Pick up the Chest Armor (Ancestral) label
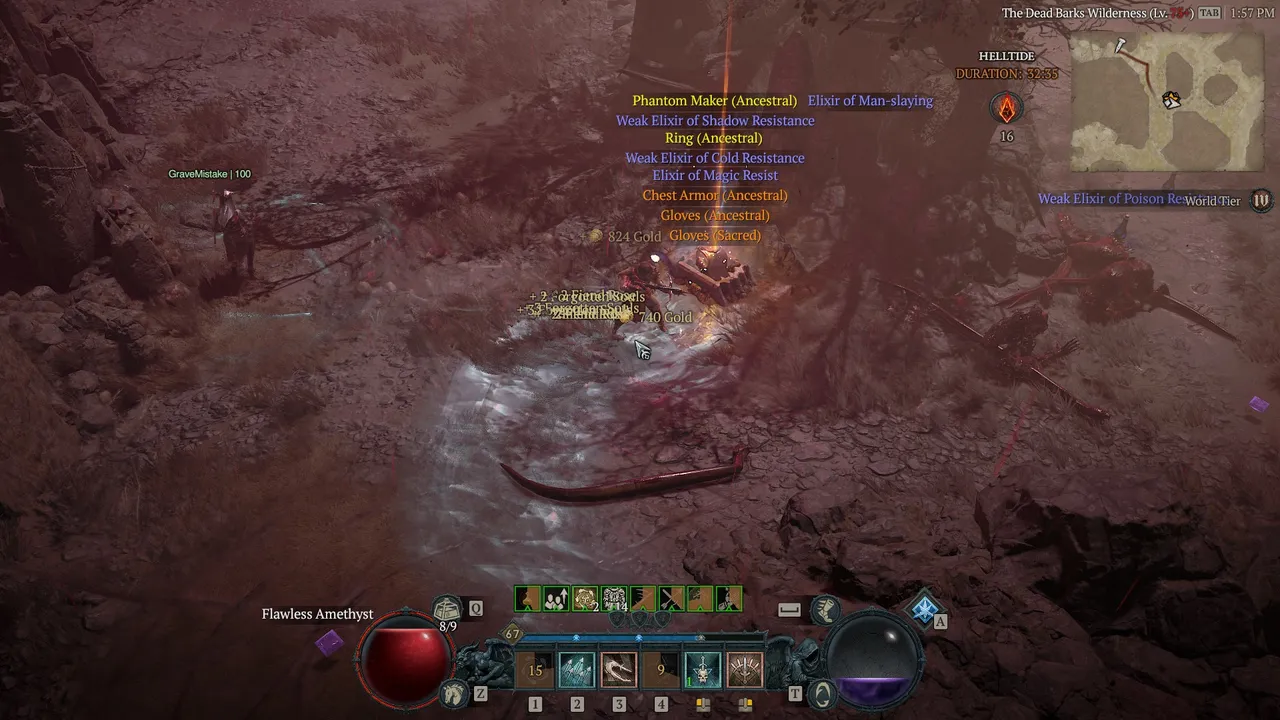Viewport: 1280px width, 720px height. point(714,196)
